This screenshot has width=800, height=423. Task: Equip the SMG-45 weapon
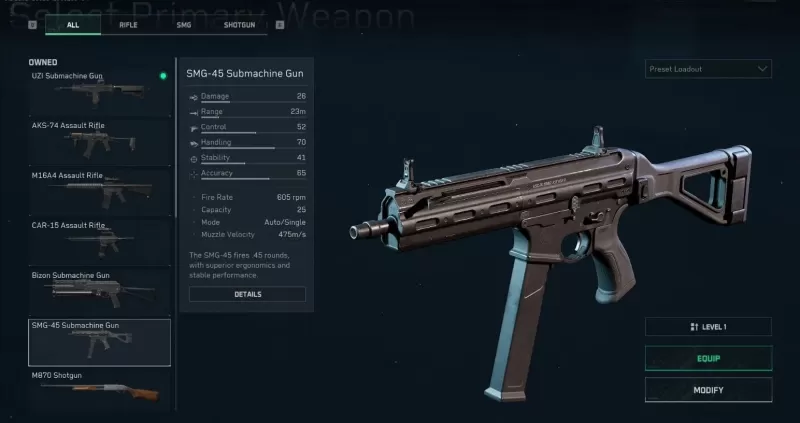[708, 358]
